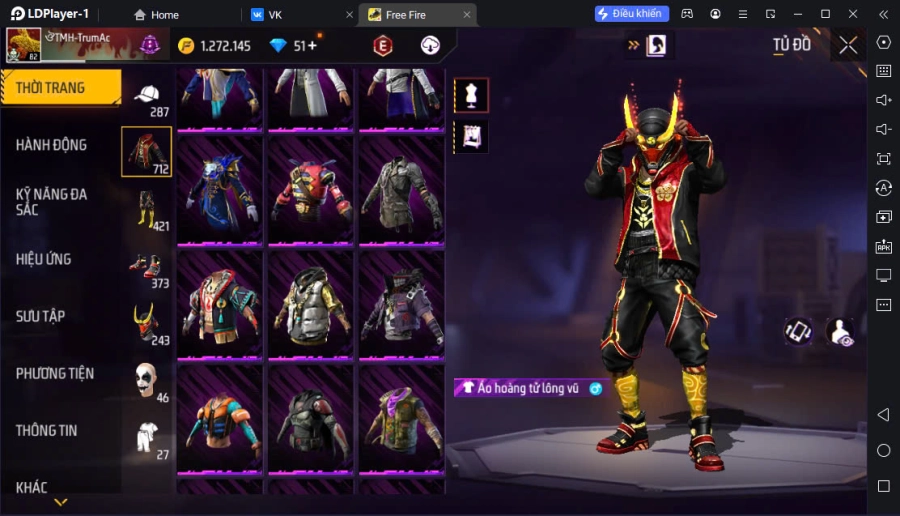Open the yellow pants subcategory
Image resolution: width=900 pixels, height=516 pixels.
pyautogui.click(x=147, y=209)
